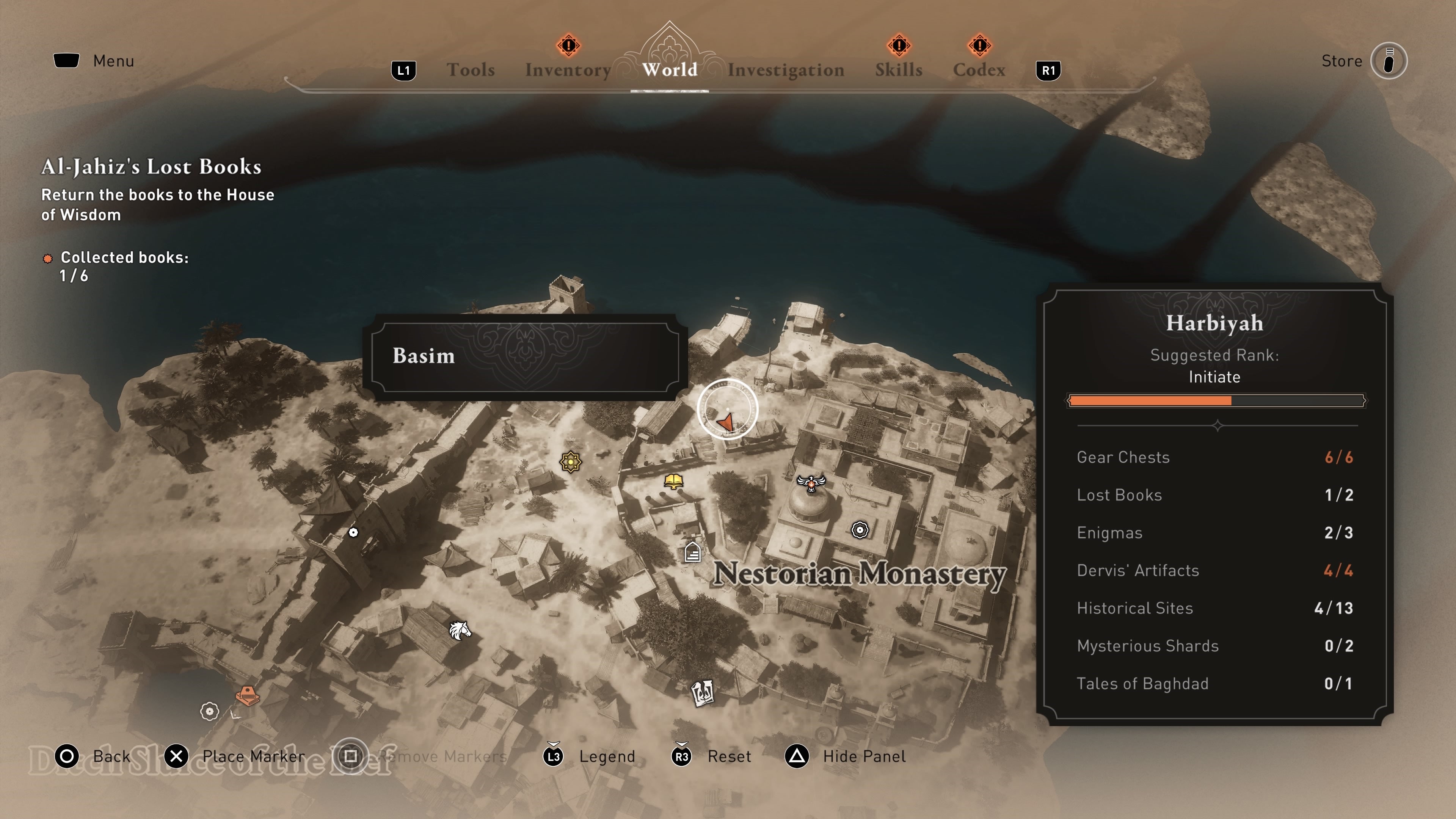Image resolution: width=1456 pixels, height=819 pixels.
Task: Switch to the Codex tab
Action: 979,69
